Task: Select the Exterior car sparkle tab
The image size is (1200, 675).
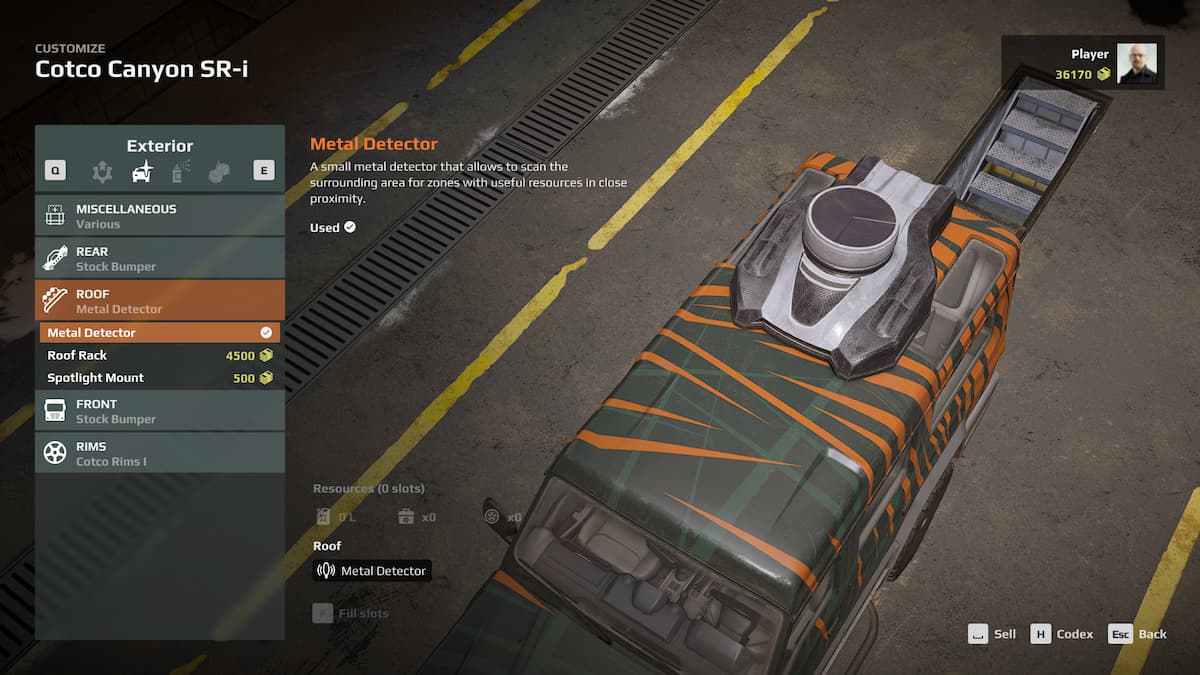Action: click(x=142, y=172)
